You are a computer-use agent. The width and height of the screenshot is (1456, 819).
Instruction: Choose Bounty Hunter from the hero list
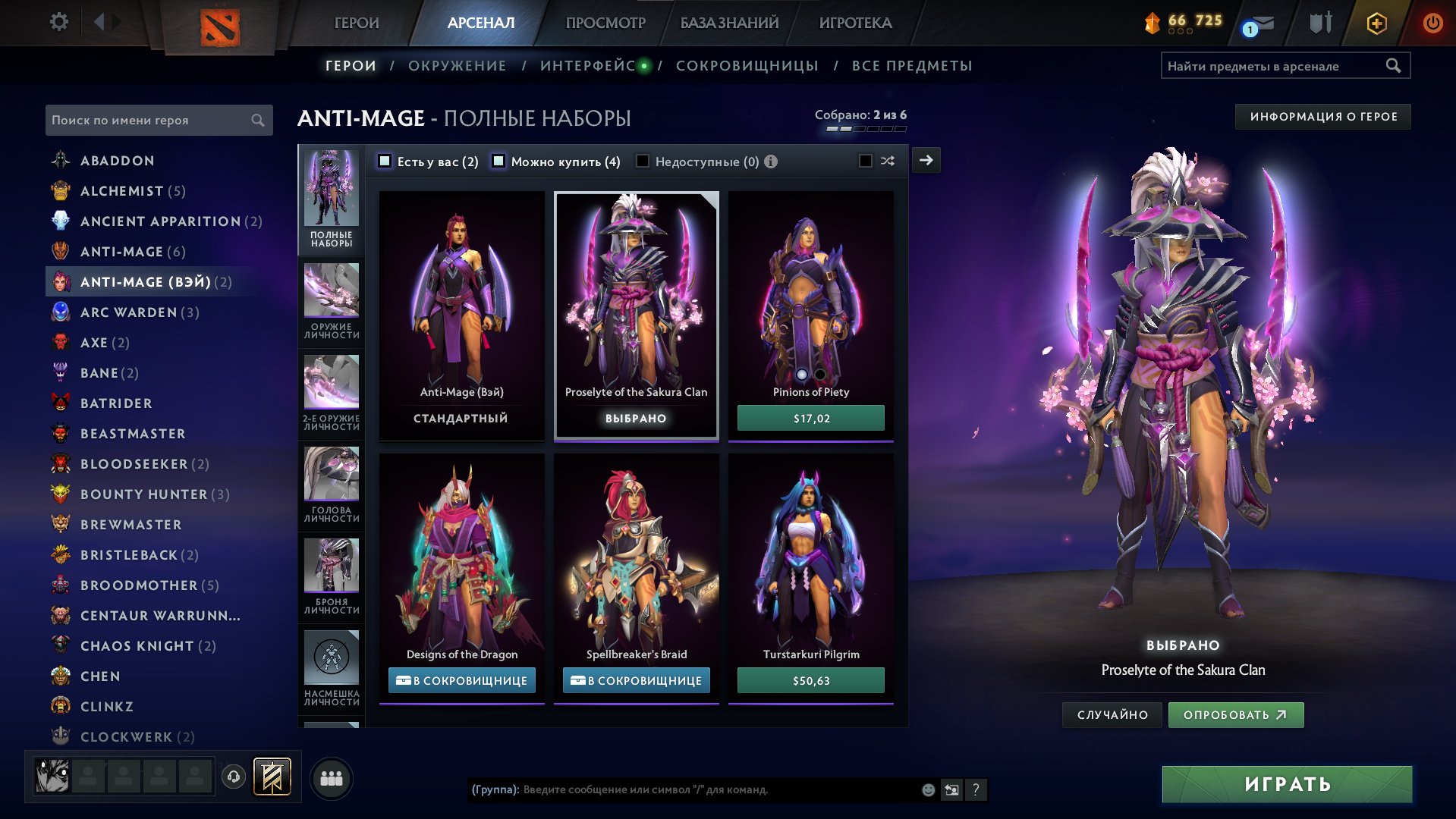pos(143,494)
